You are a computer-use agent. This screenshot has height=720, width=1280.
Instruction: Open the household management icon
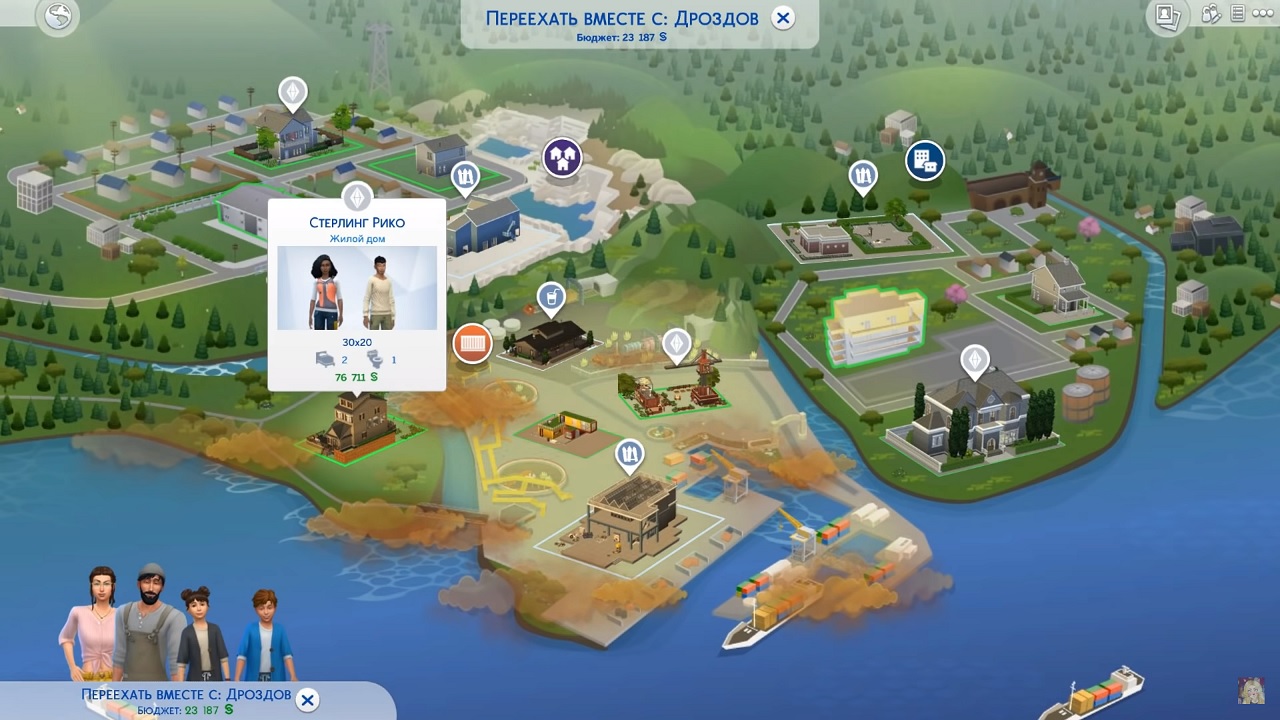click(x=1211, y=14)
